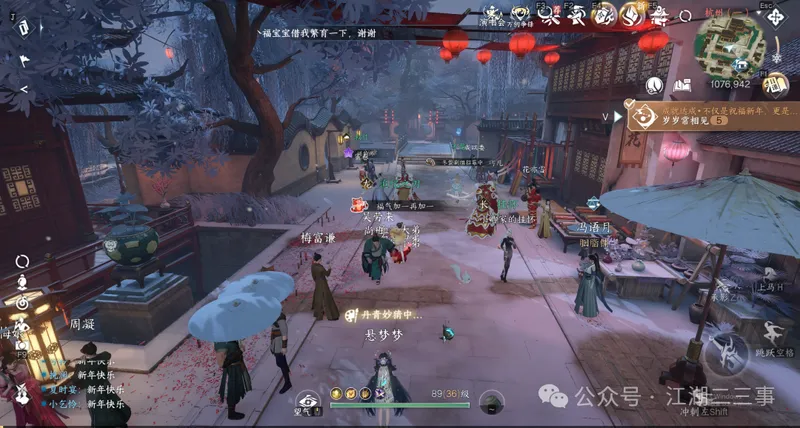
Task: Select the fan icon in top bar
Action: pyautogui.click(x=576, y=15)
